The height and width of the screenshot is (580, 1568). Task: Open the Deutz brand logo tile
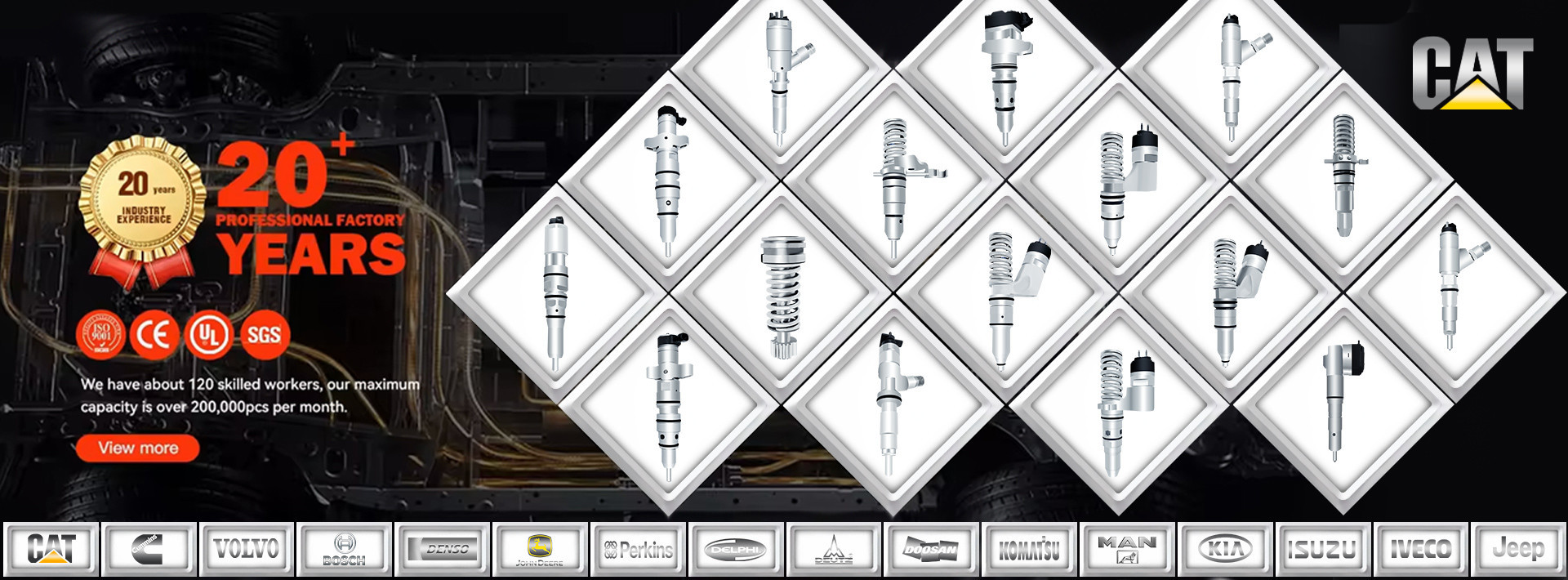pos(833,549)
